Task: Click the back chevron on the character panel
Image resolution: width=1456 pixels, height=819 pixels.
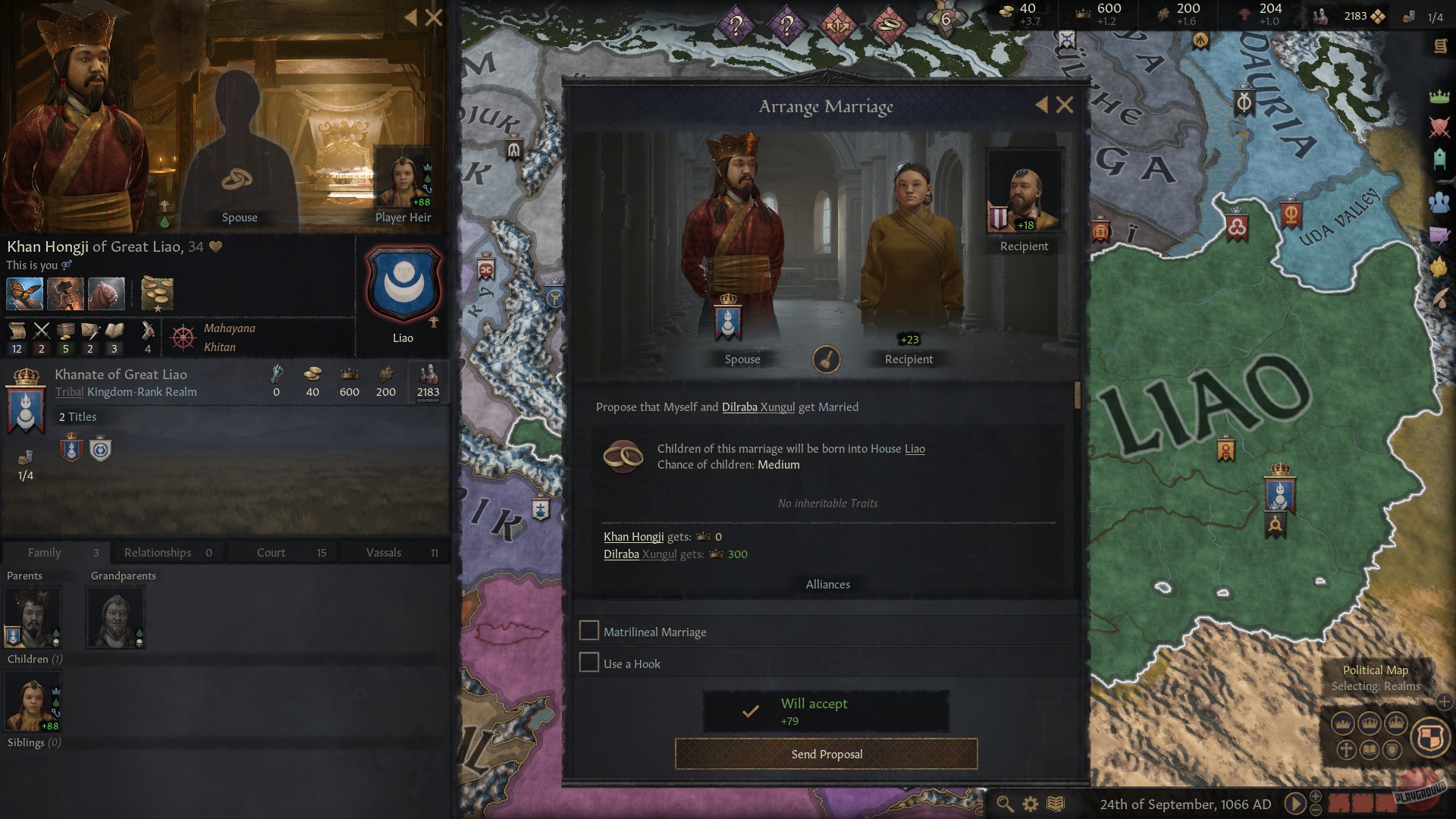Action: click(410, 18)
